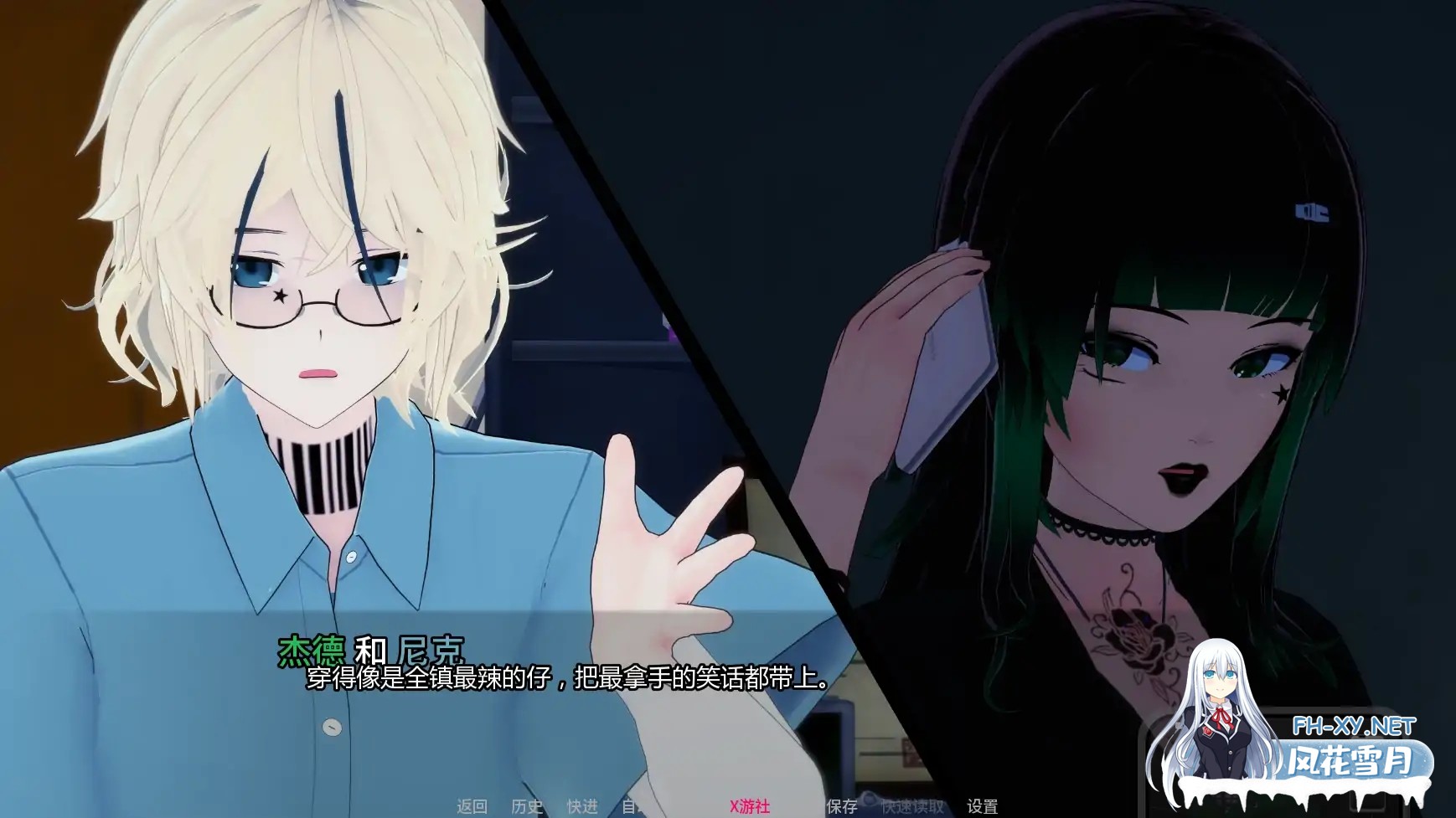Click 返回 to go back one line
This screenshot has width=1456, height=818.
tap(472, 805)
